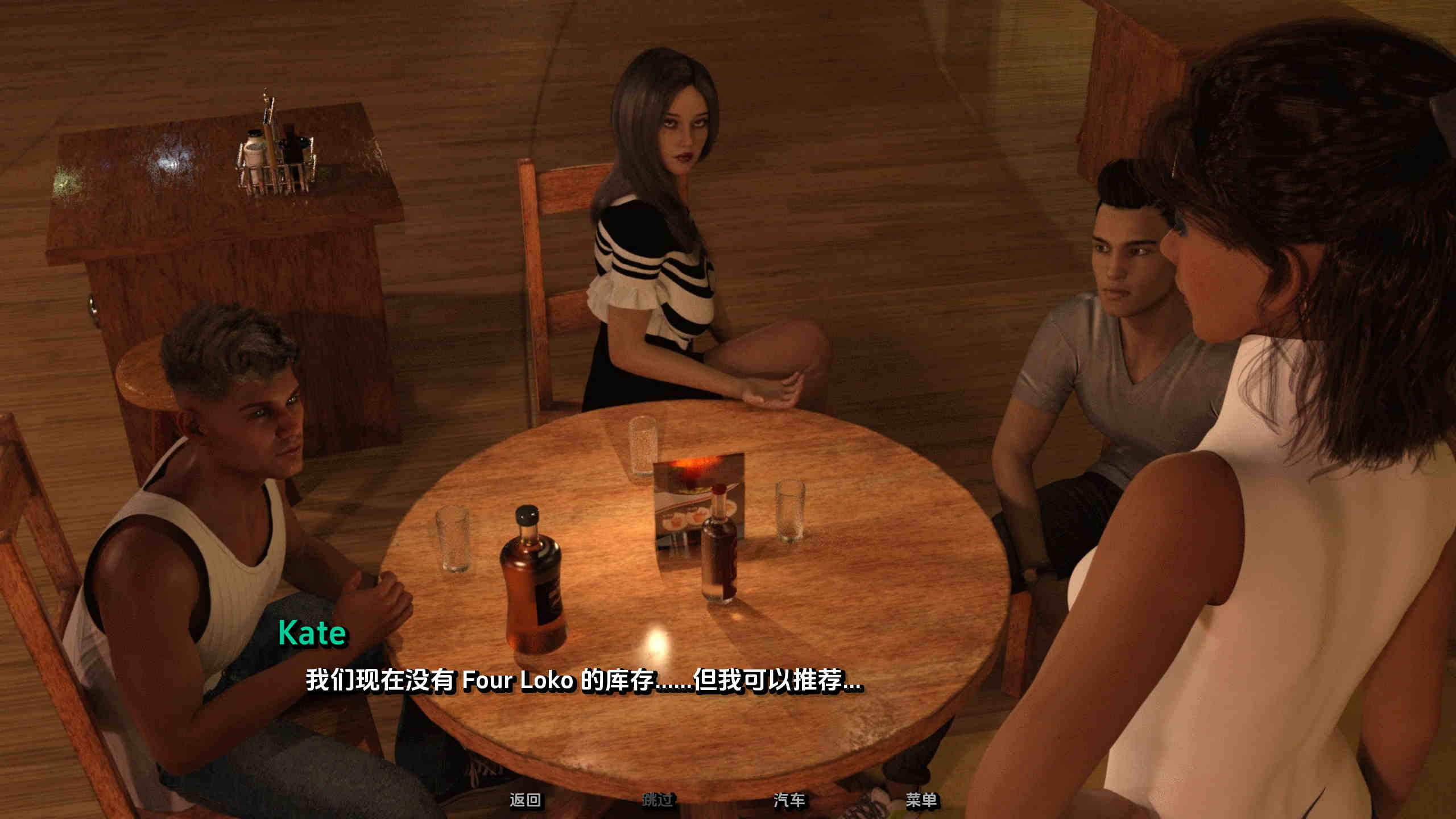Click the 返回 (Back) button
This screenshot has width=1456, height=819.
pos(524,800)
